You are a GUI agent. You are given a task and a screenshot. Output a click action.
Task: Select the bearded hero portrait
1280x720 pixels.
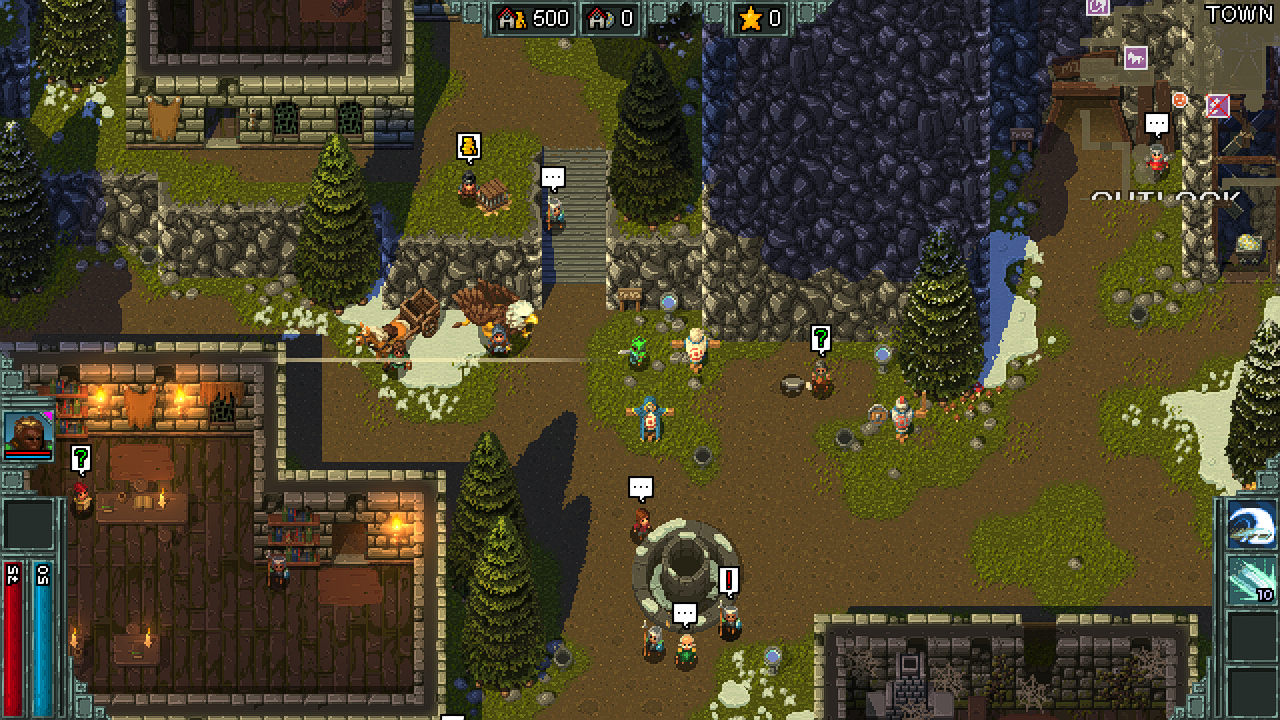[28, 433]
